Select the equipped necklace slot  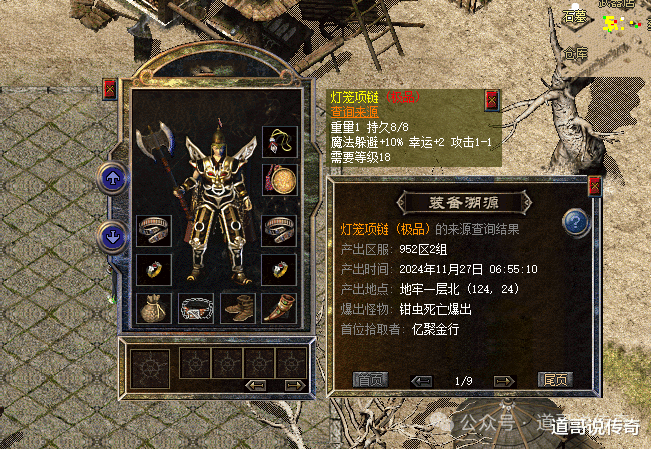[280, 141]
